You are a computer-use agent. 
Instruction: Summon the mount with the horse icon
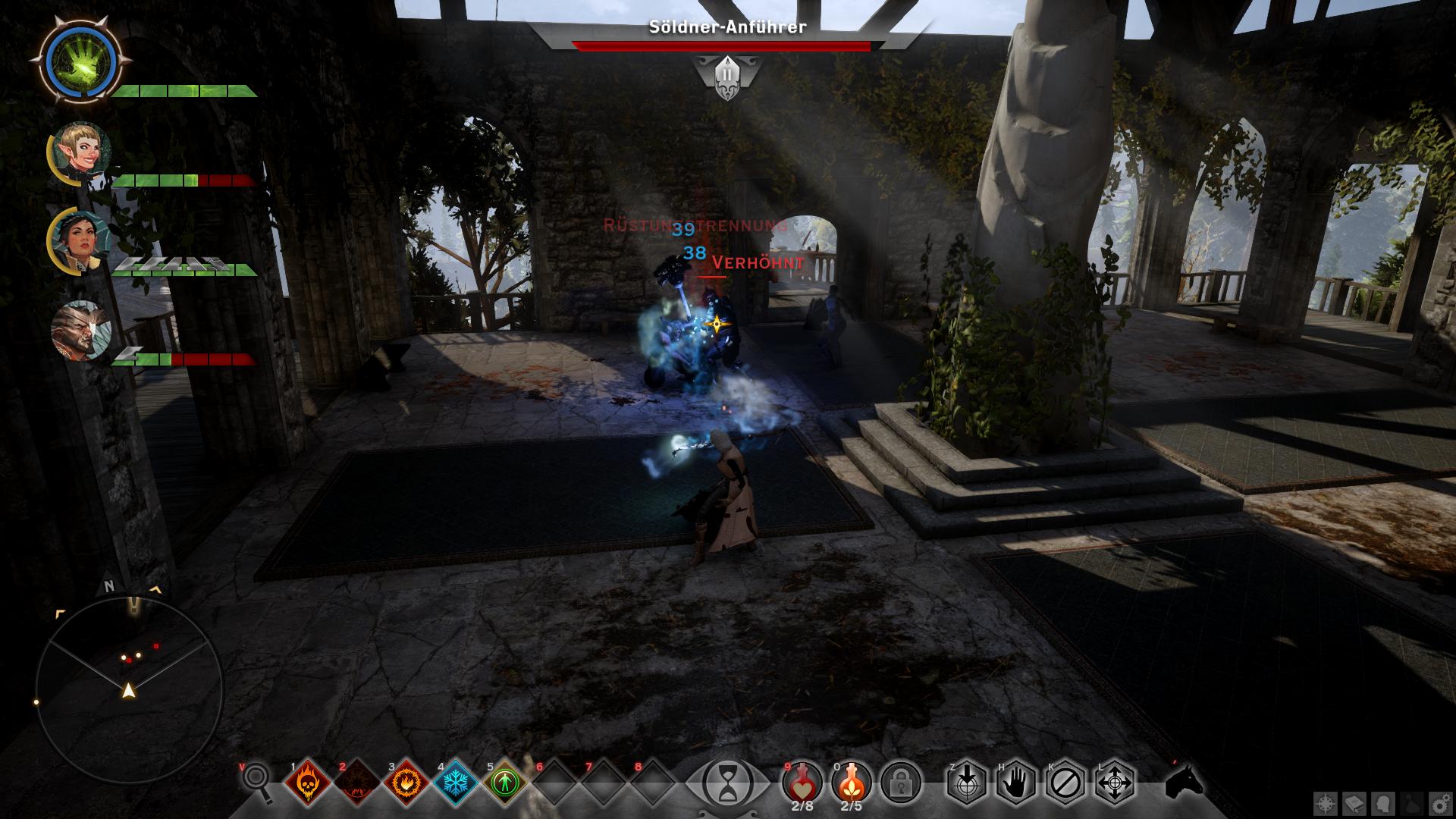point(1185,781)
